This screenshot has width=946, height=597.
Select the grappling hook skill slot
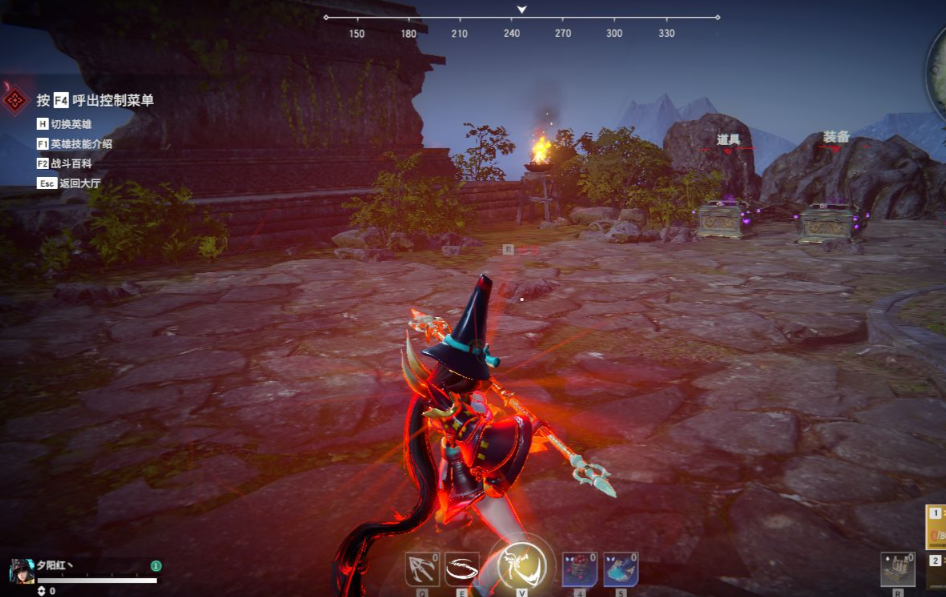point(422,569)
